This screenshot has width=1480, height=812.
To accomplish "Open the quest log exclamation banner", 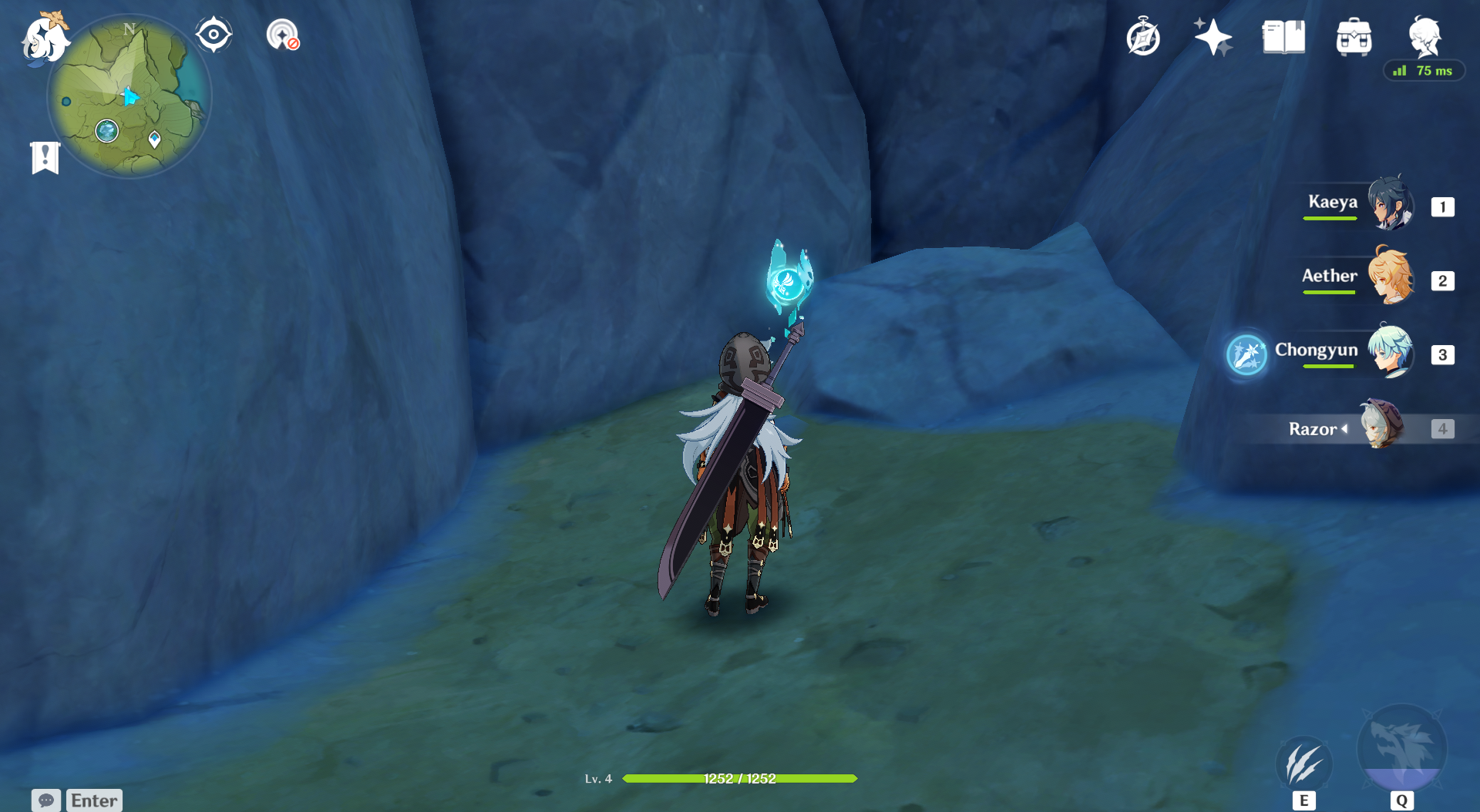I will pos(45,158).
